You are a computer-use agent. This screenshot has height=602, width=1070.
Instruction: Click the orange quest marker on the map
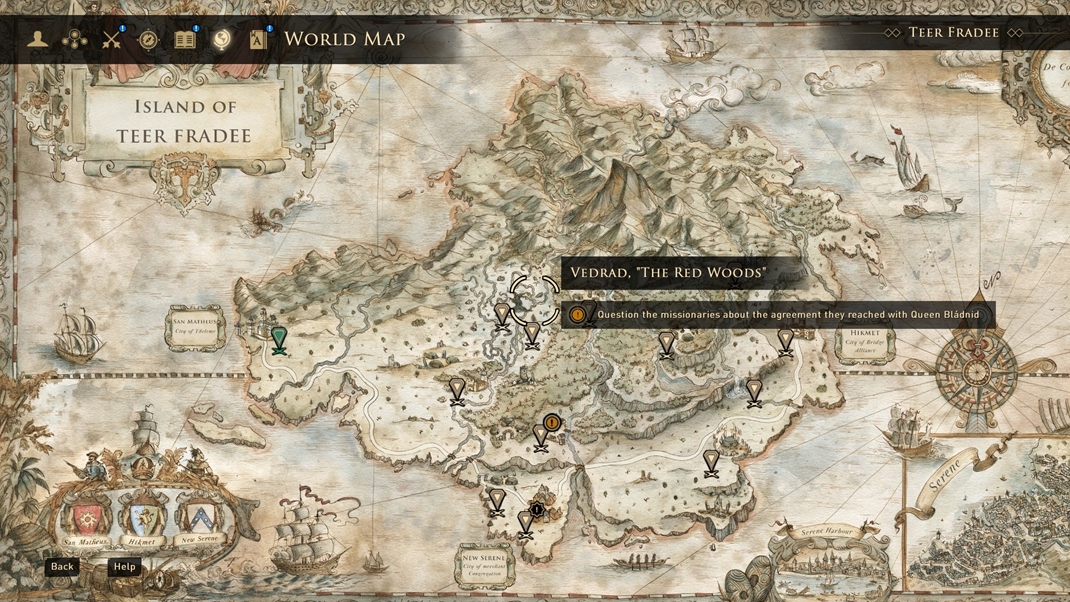tap(552, 423)
